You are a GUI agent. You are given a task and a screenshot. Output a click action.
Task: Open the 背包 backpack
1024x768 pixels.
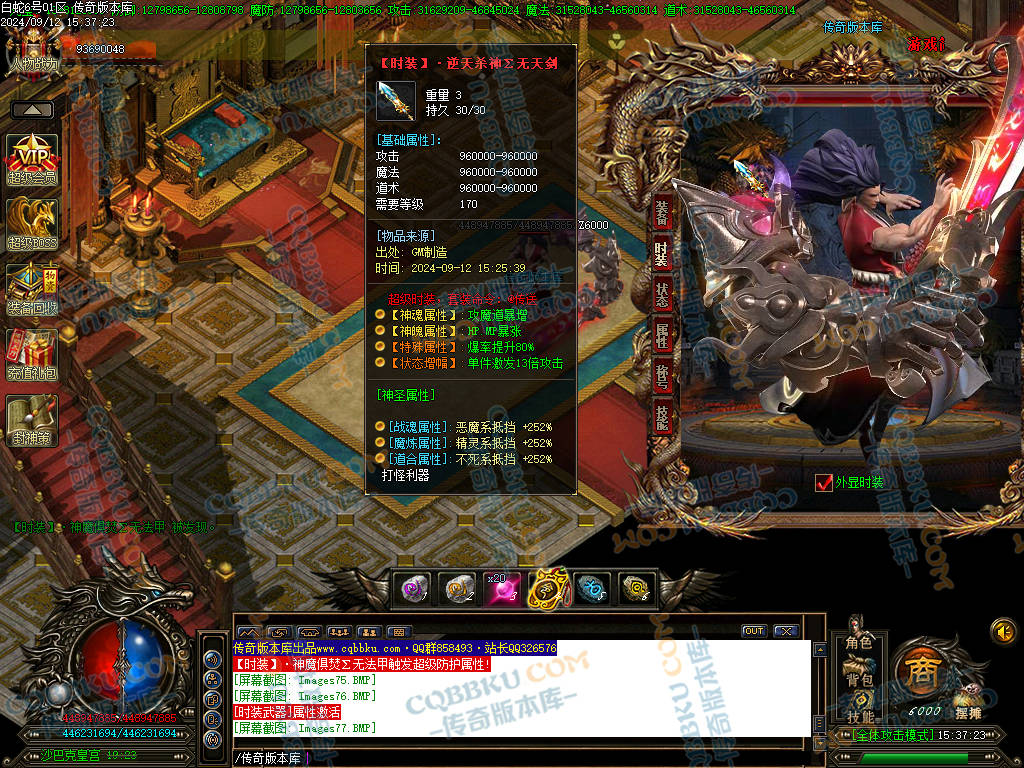[859, 680]
